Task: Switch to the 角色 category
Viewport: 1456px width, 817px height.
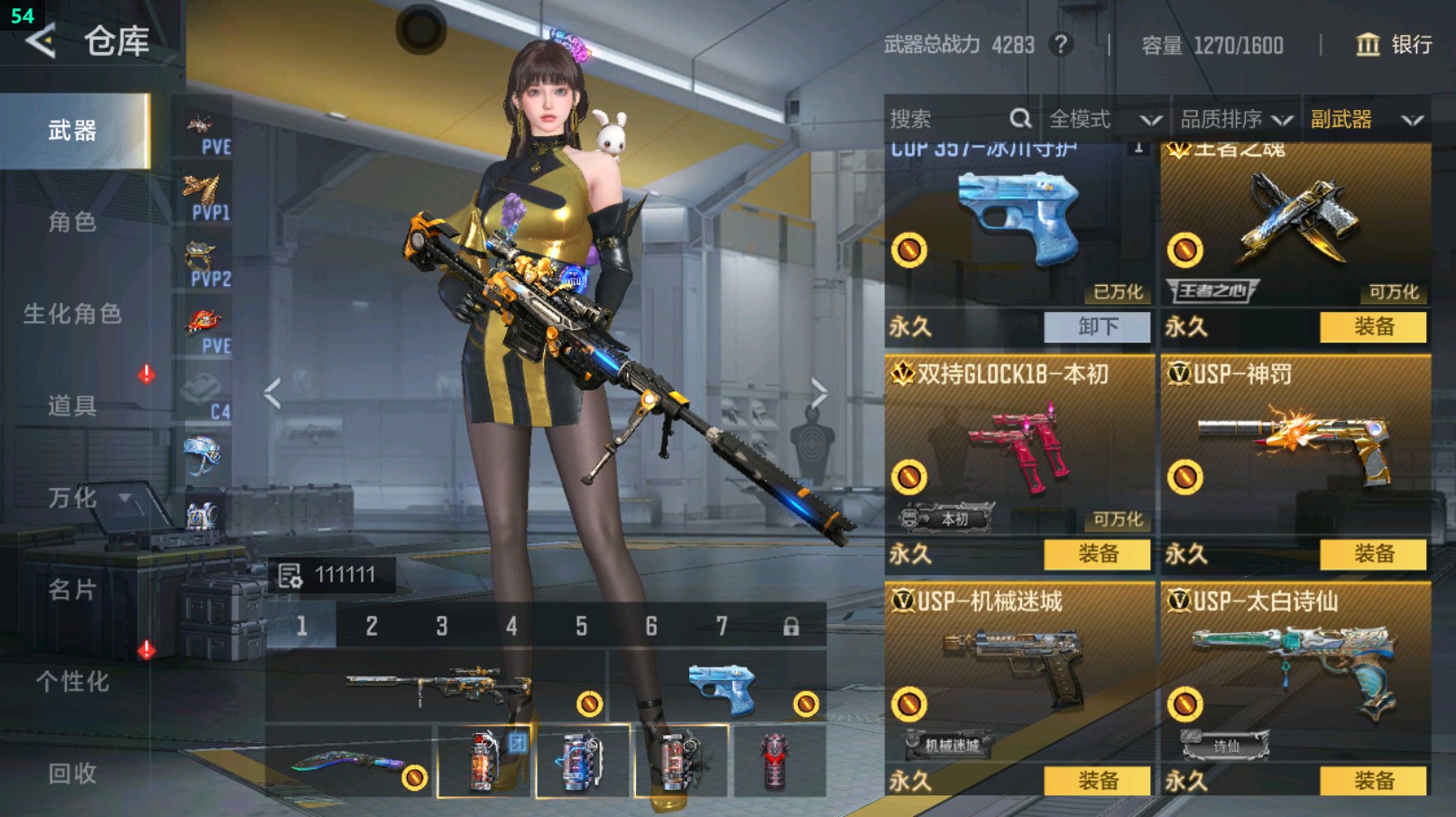Action: (72, 222)
